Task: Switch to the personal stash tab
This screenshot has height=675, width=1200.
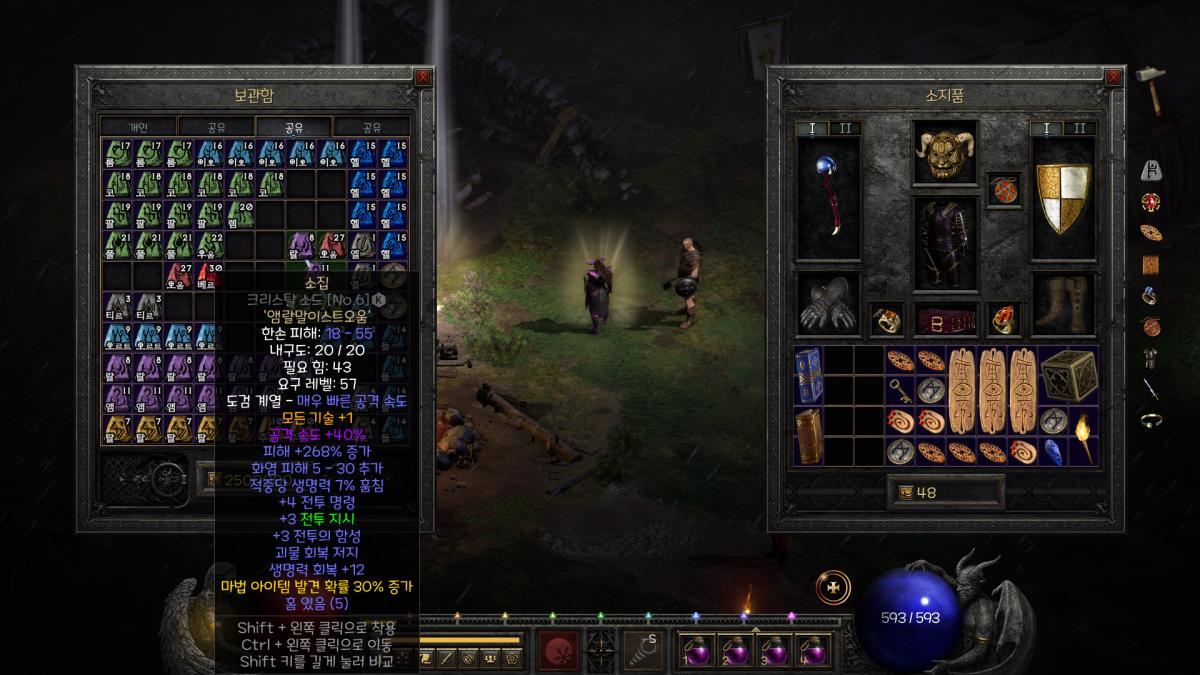Action: (138, 127)
